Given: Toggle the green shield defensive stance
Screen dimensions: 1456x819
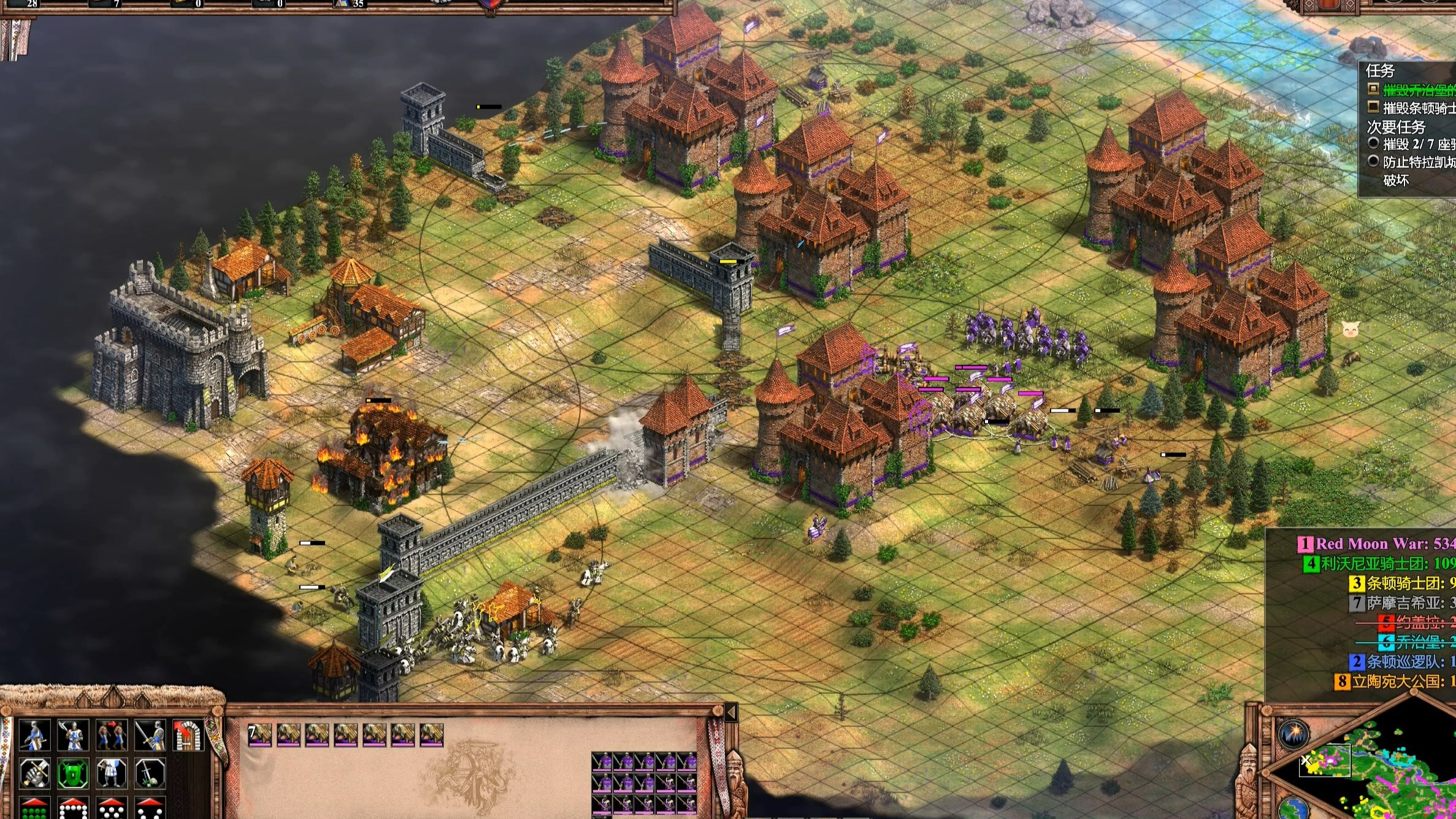Looking at the screenshot, I should tap(73, 774).
